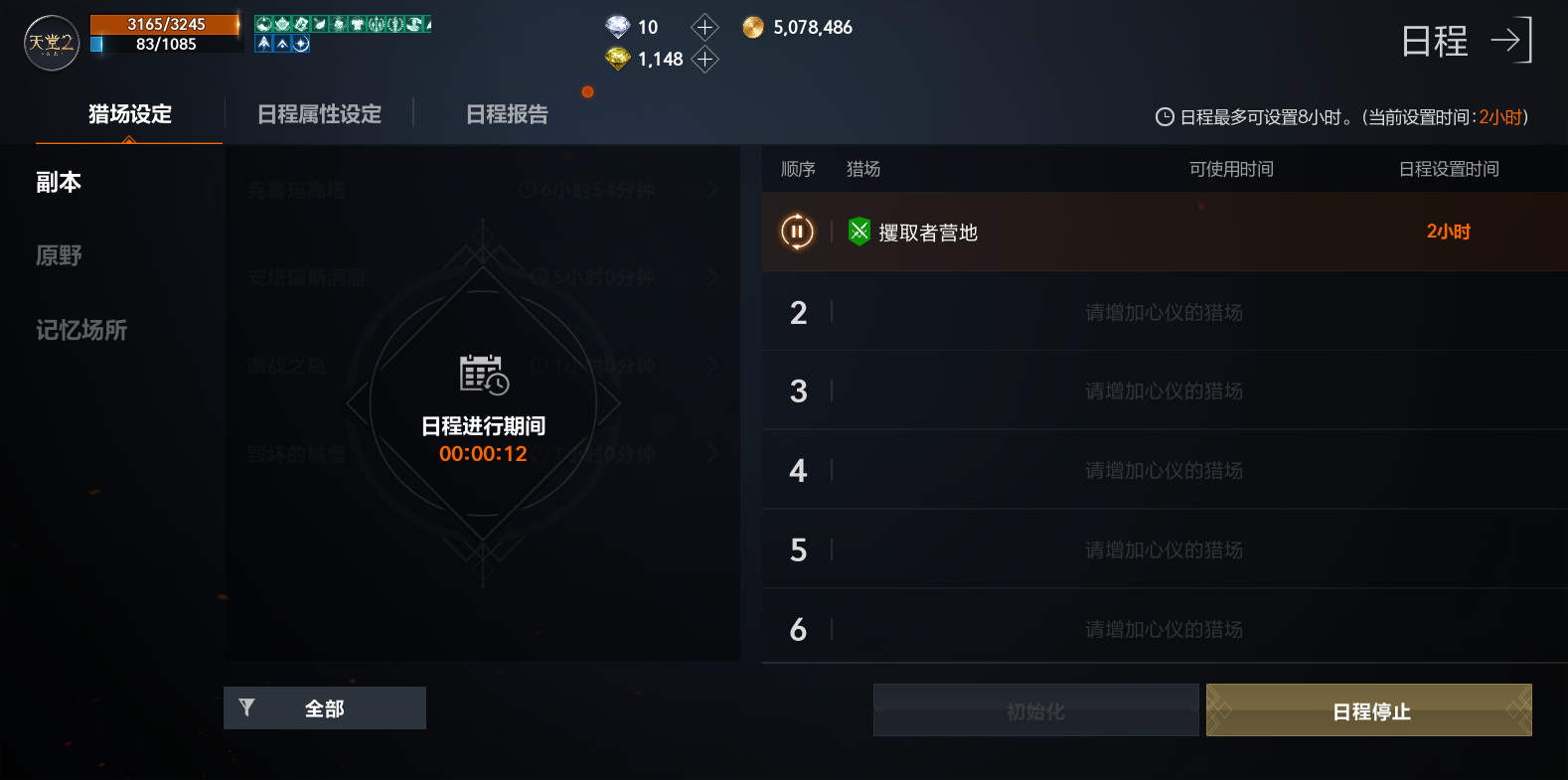Click the blue arrow buff icon below buff row
Screen dimensions: 1568x780
(x=263, y=45)
